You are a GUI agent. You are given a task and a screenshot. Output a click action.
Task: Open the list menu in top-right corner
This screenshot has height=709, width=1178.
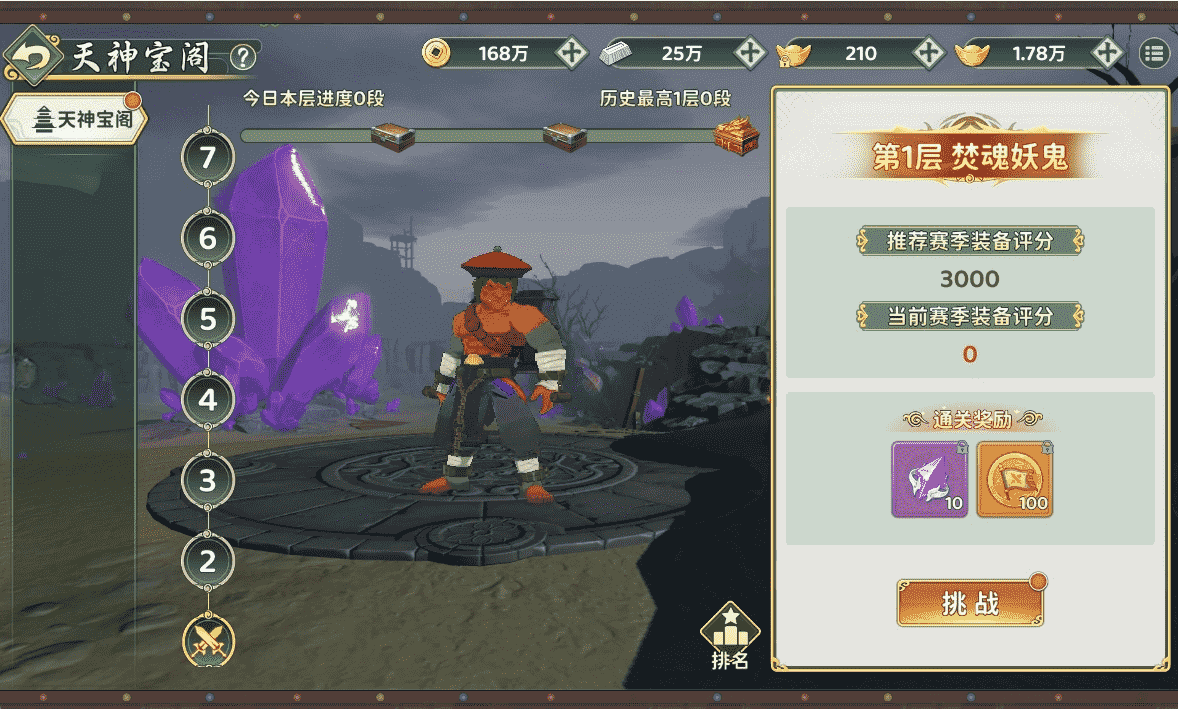pos(1154,53)
